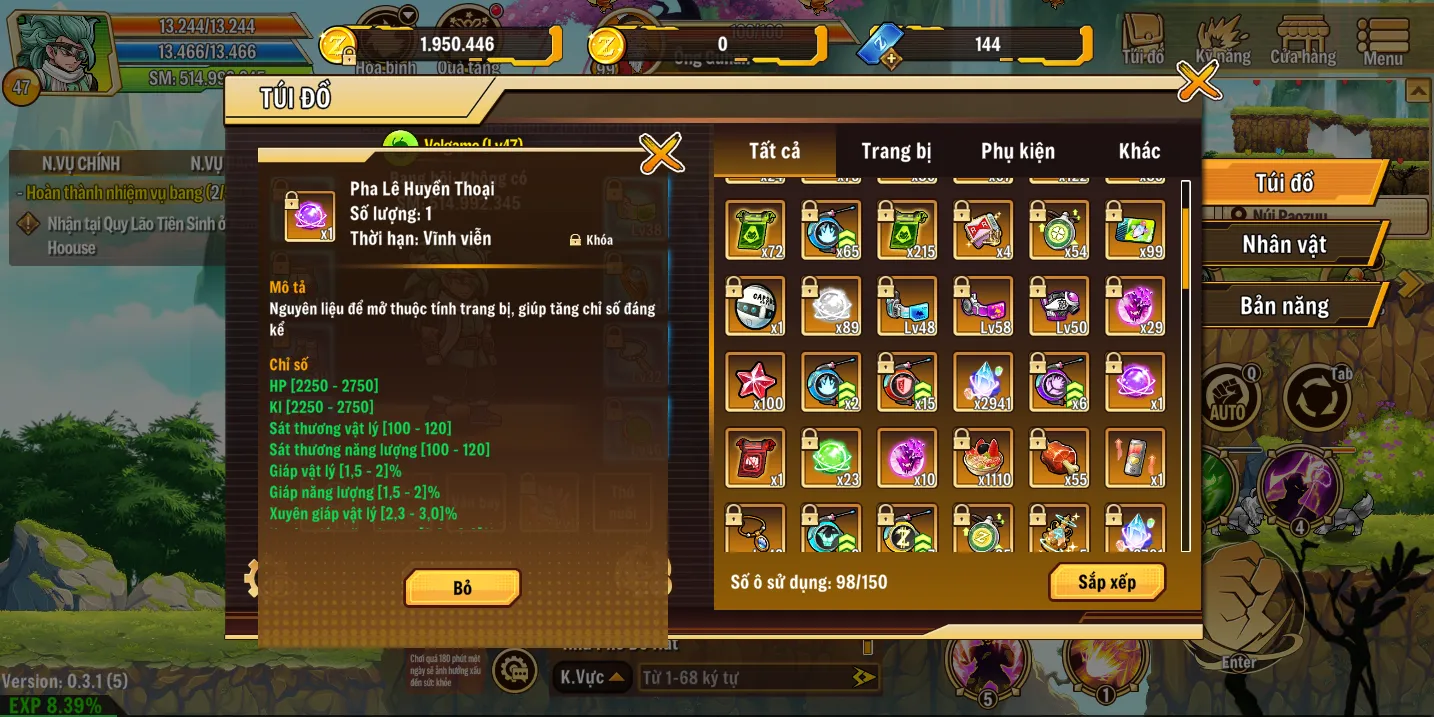Open the Menu in the top bar
Viewport: 1434px width, 717px height.
pyautogui.click(x=1383, y=42)
